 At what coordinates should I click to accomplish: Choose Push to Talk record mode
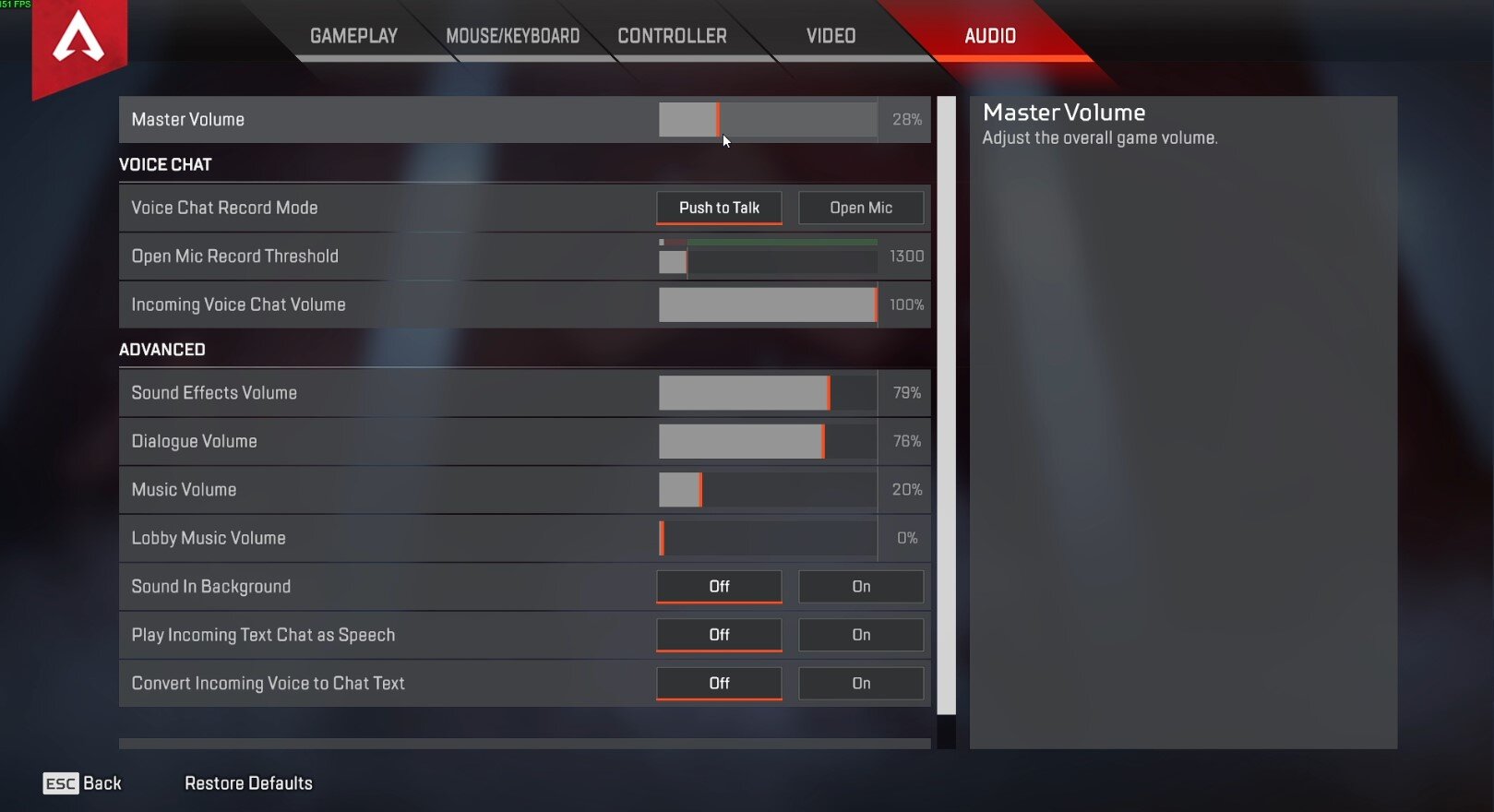click(x=719, y=208)
